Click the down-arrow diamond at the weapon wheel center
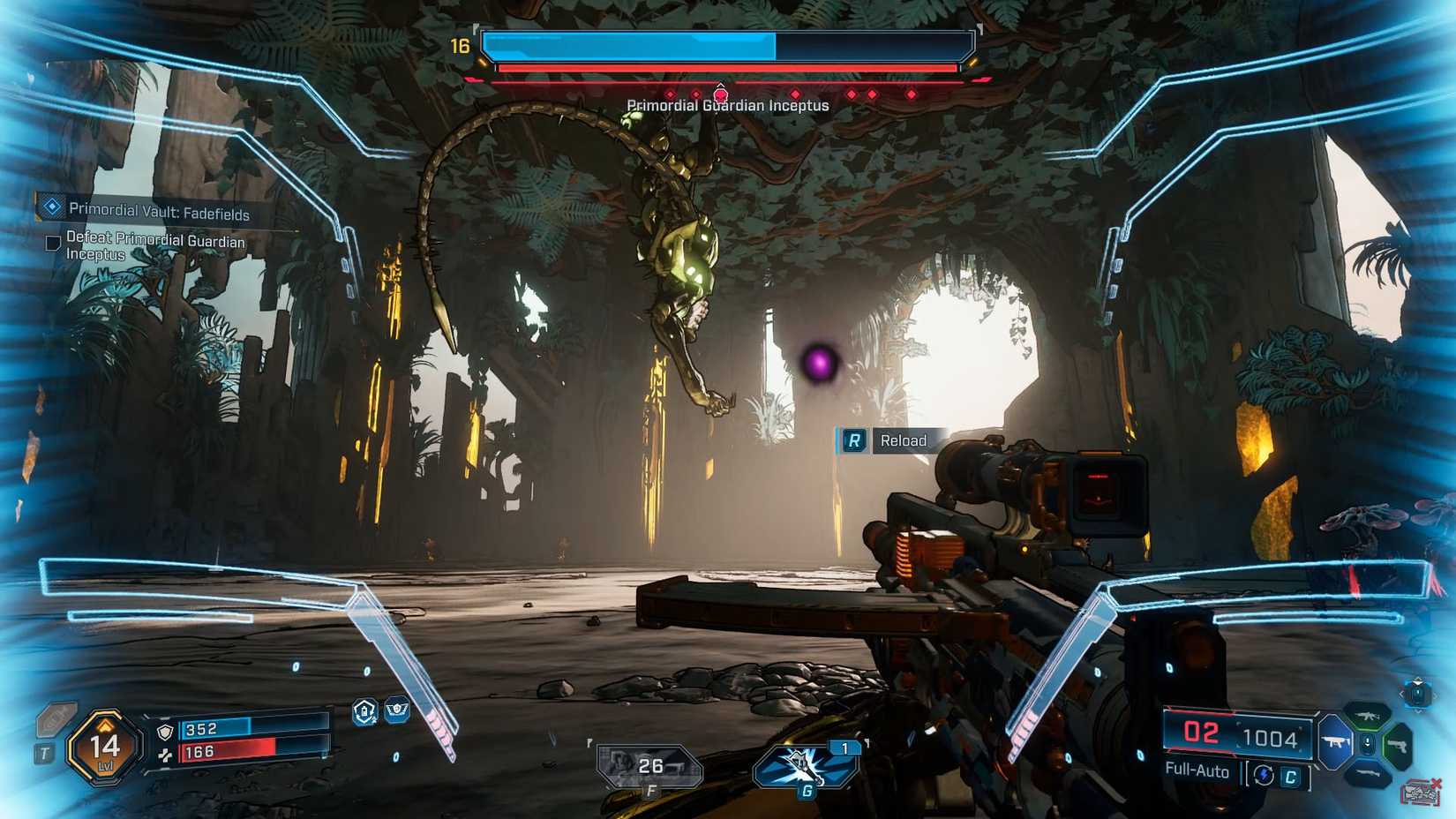1456x819 pixels. click(1367, 742)
